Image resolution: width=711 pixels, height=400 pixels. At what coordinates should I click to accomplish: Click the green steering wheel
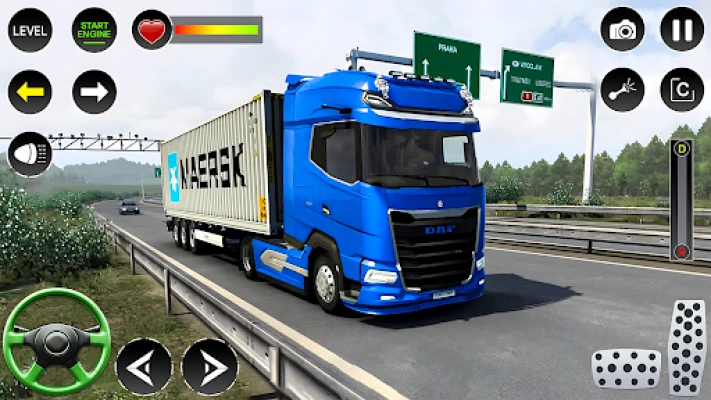(56, 342)
